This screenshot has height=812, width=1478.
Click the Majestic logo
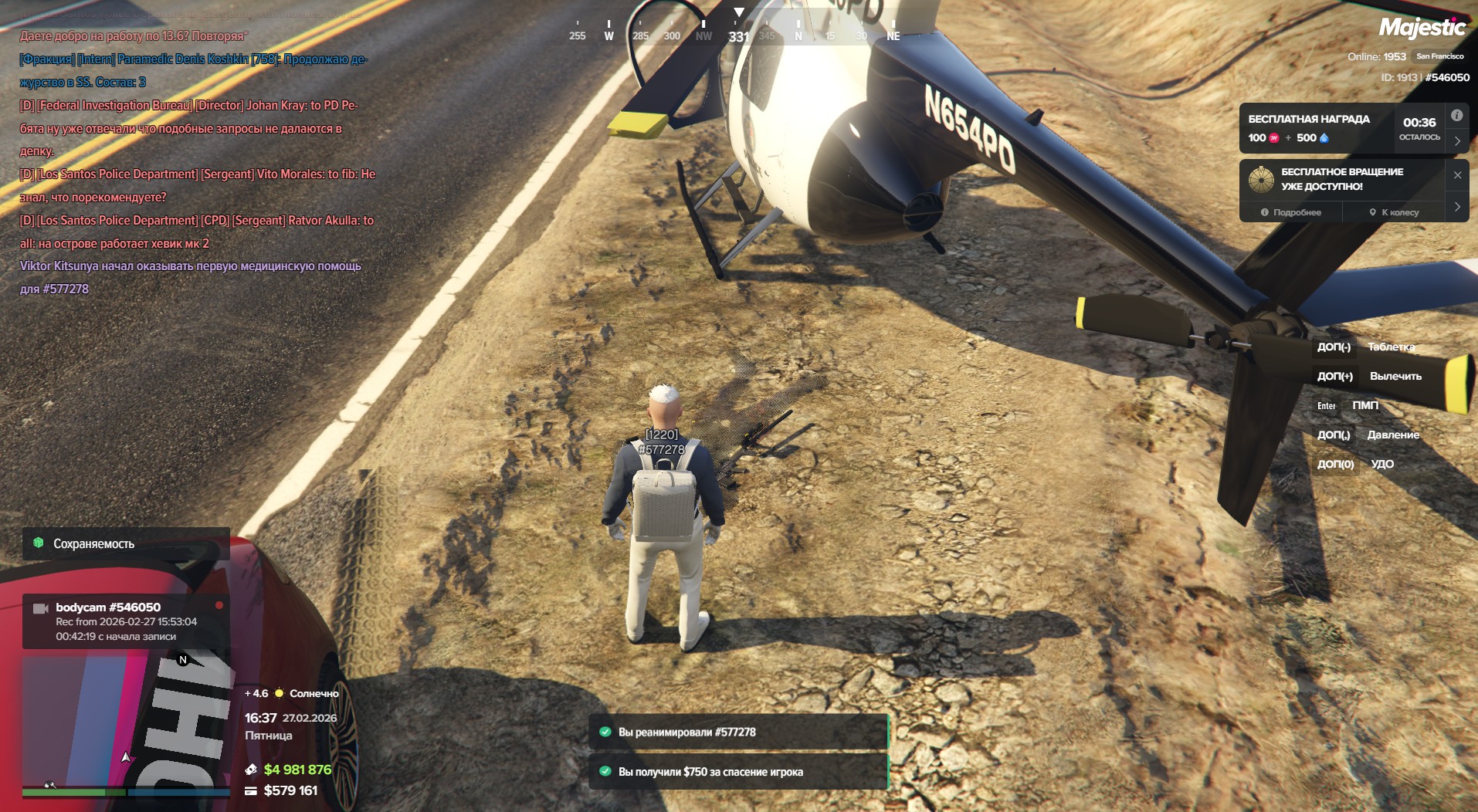point(1422,29)
